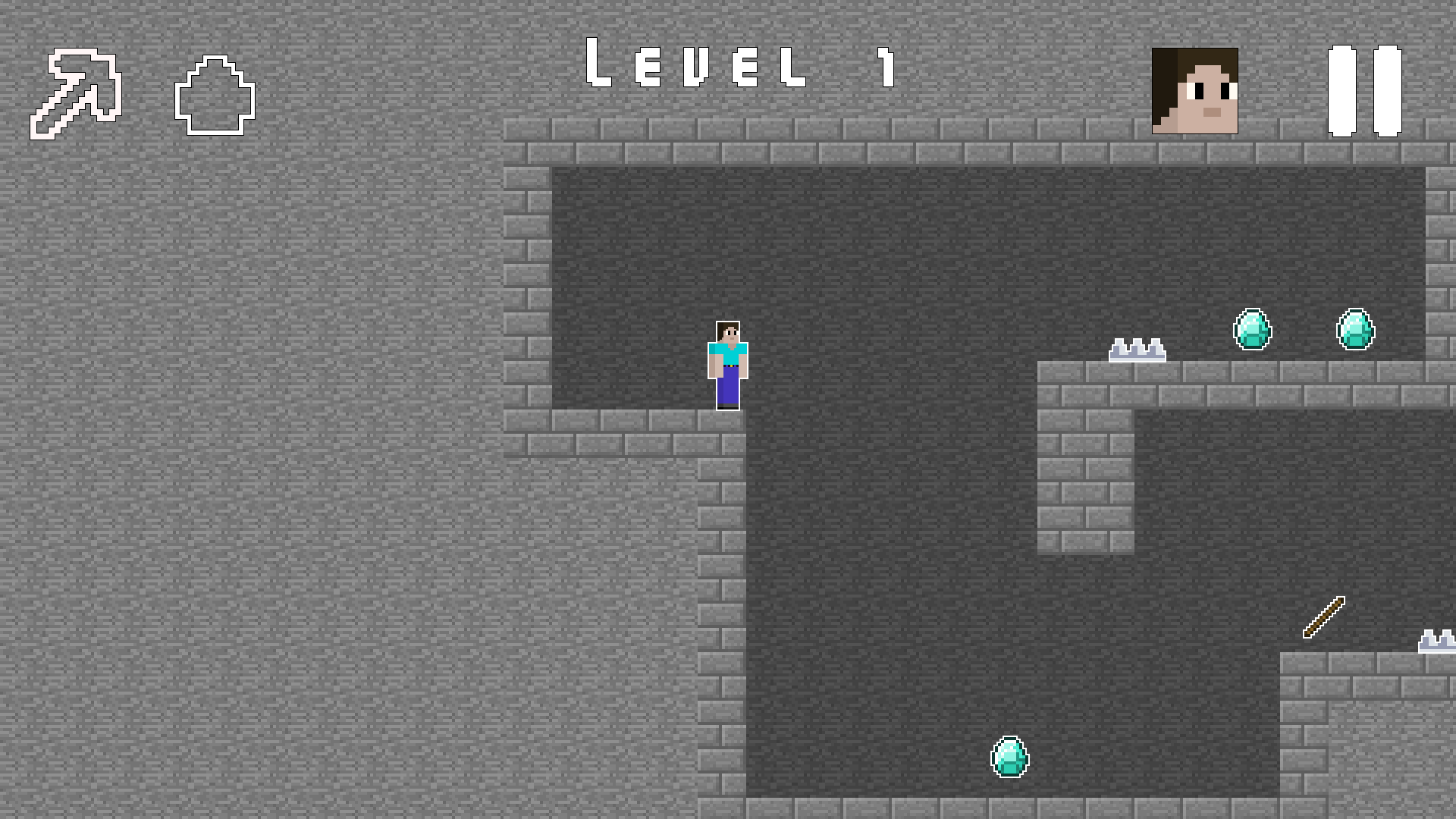Click the dark cave background area
1456x819 pixels.
[872, 569]
